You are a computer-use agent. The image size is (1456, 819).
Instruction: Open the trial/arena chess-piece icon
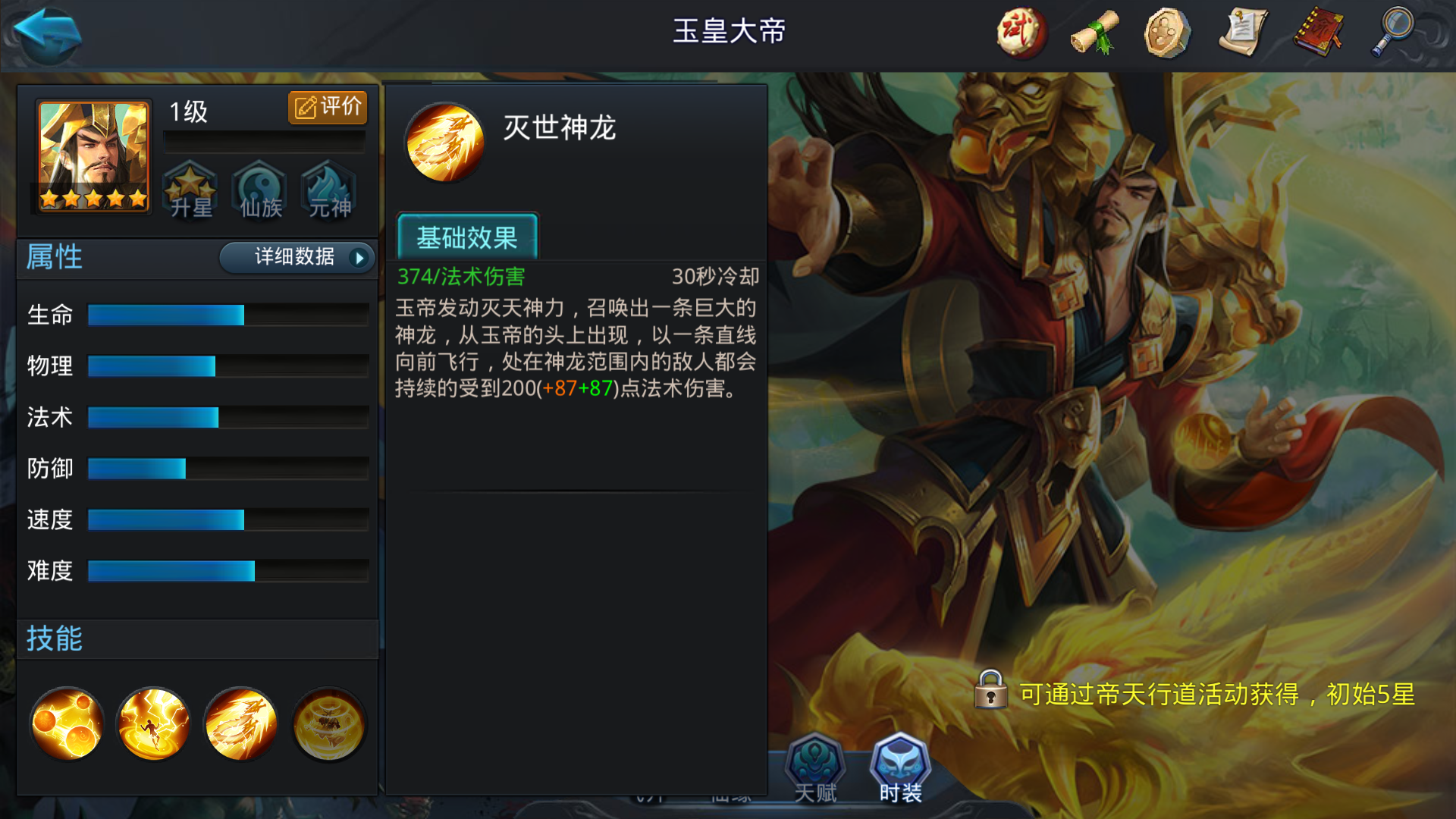coord(1020,33)
